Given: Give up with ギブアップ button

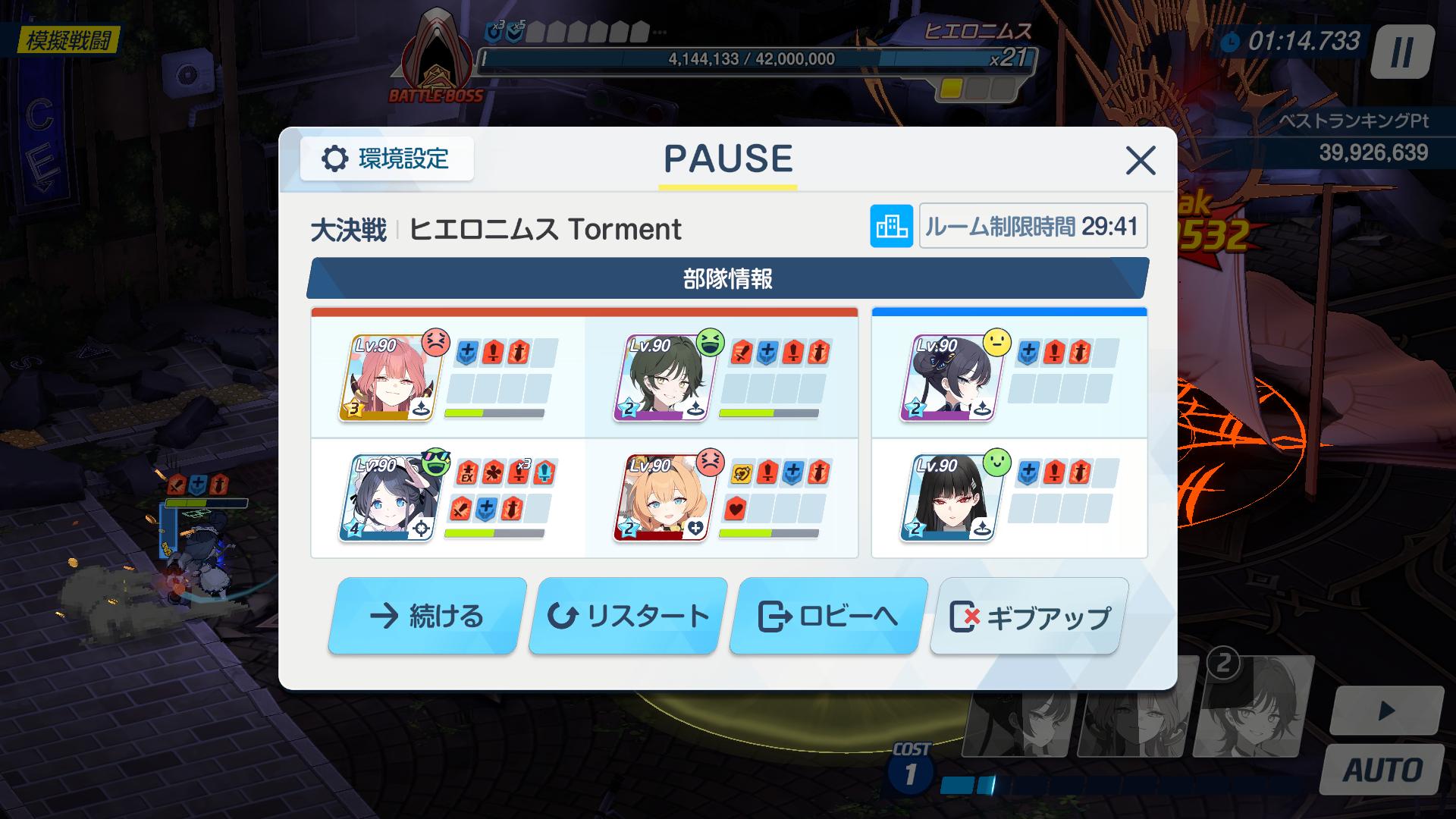Looking at the screenshot, I should pyautogui.click(x=1029, y=617).
